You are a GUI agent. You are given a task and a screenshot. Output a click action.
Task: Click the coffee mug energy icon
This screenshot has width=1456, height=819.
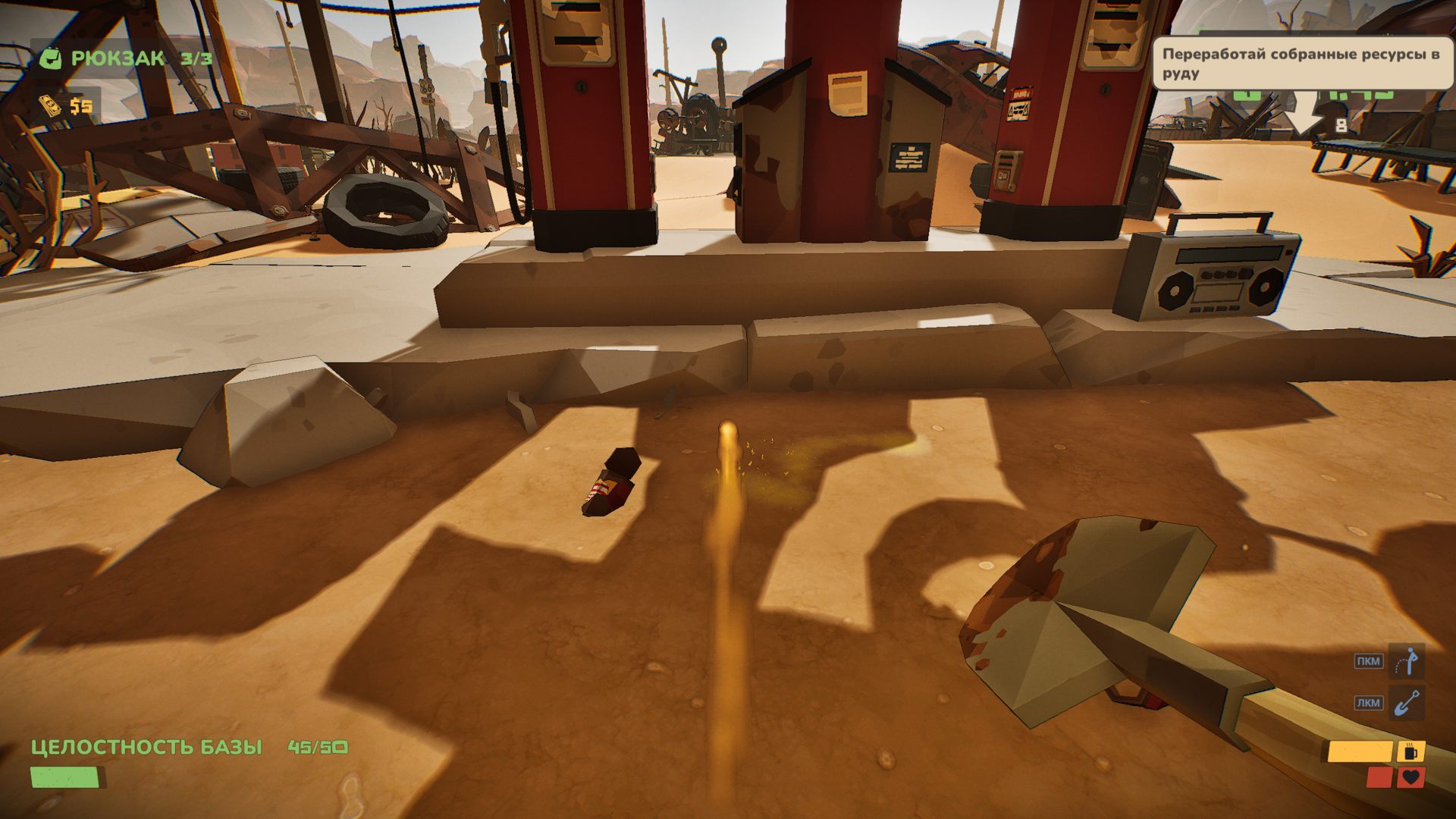1410,752
